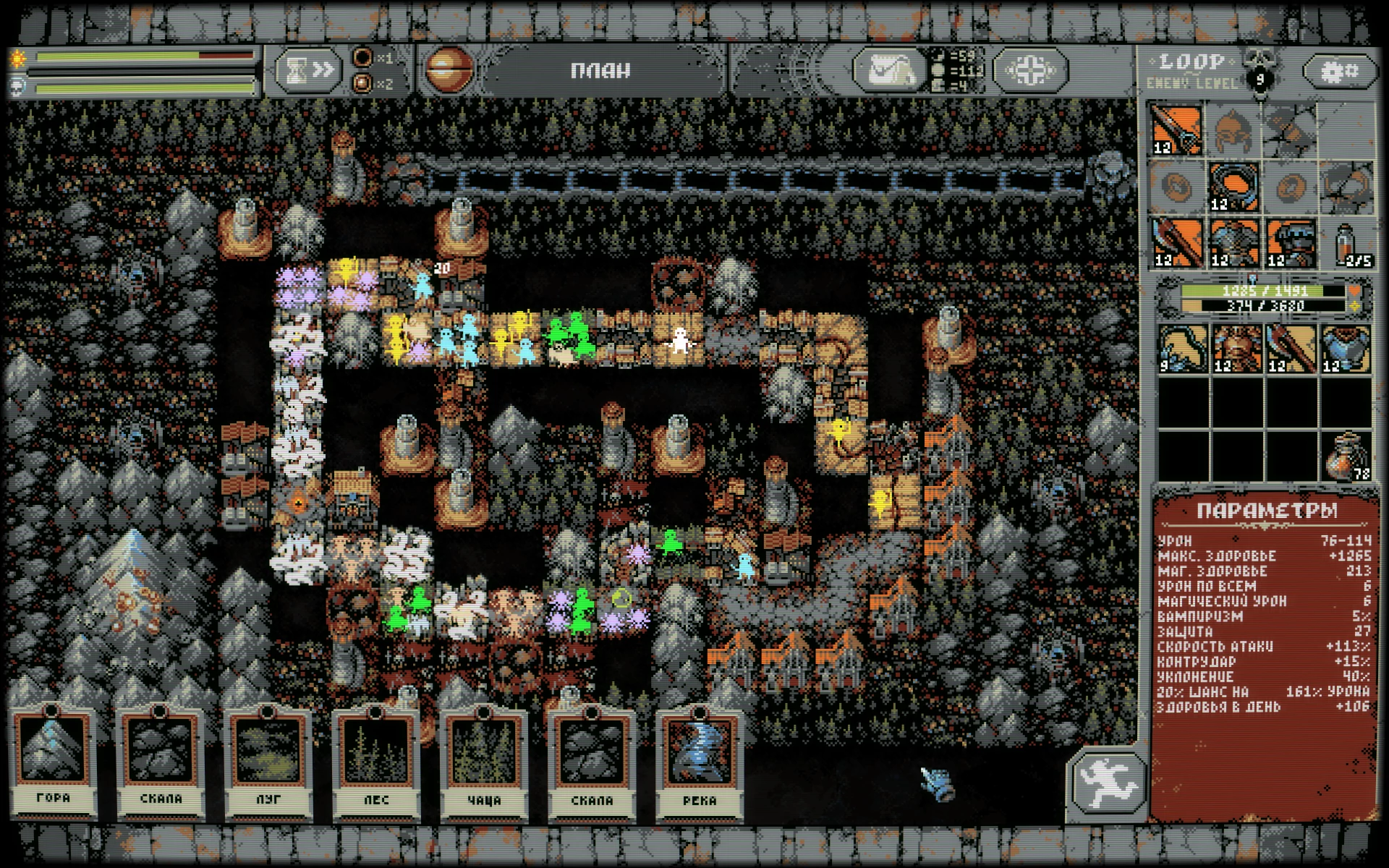Select the equipped ring slot

point(1234,186)
